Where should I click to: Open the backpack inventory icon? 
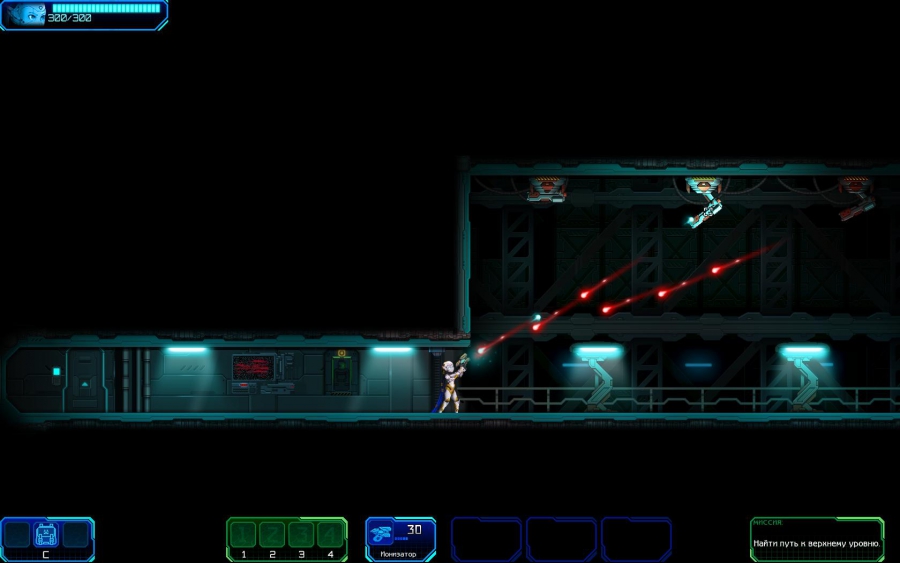(x=46, y=534)
